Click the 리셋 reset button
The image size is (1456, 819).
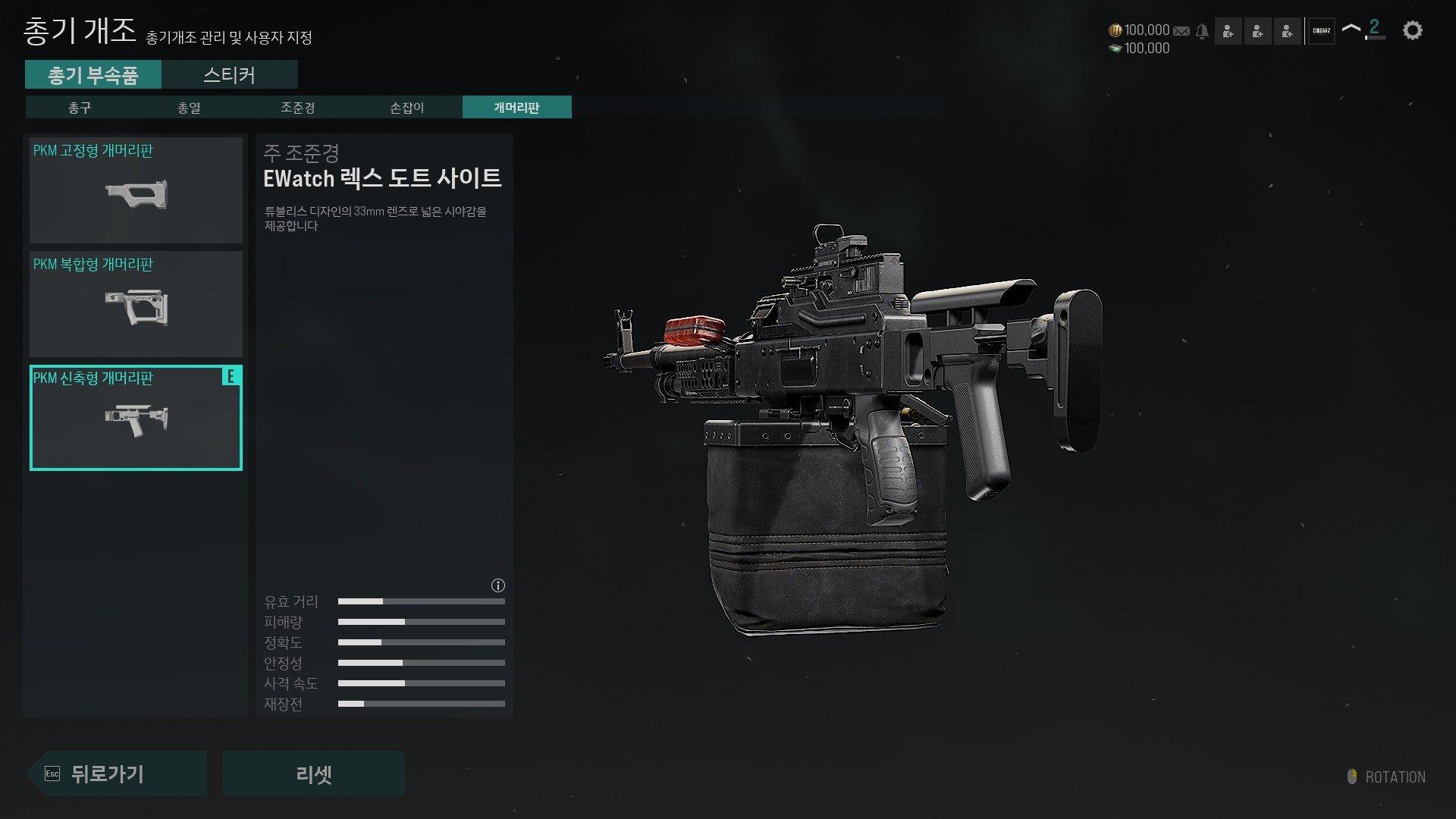click(313, 773)
